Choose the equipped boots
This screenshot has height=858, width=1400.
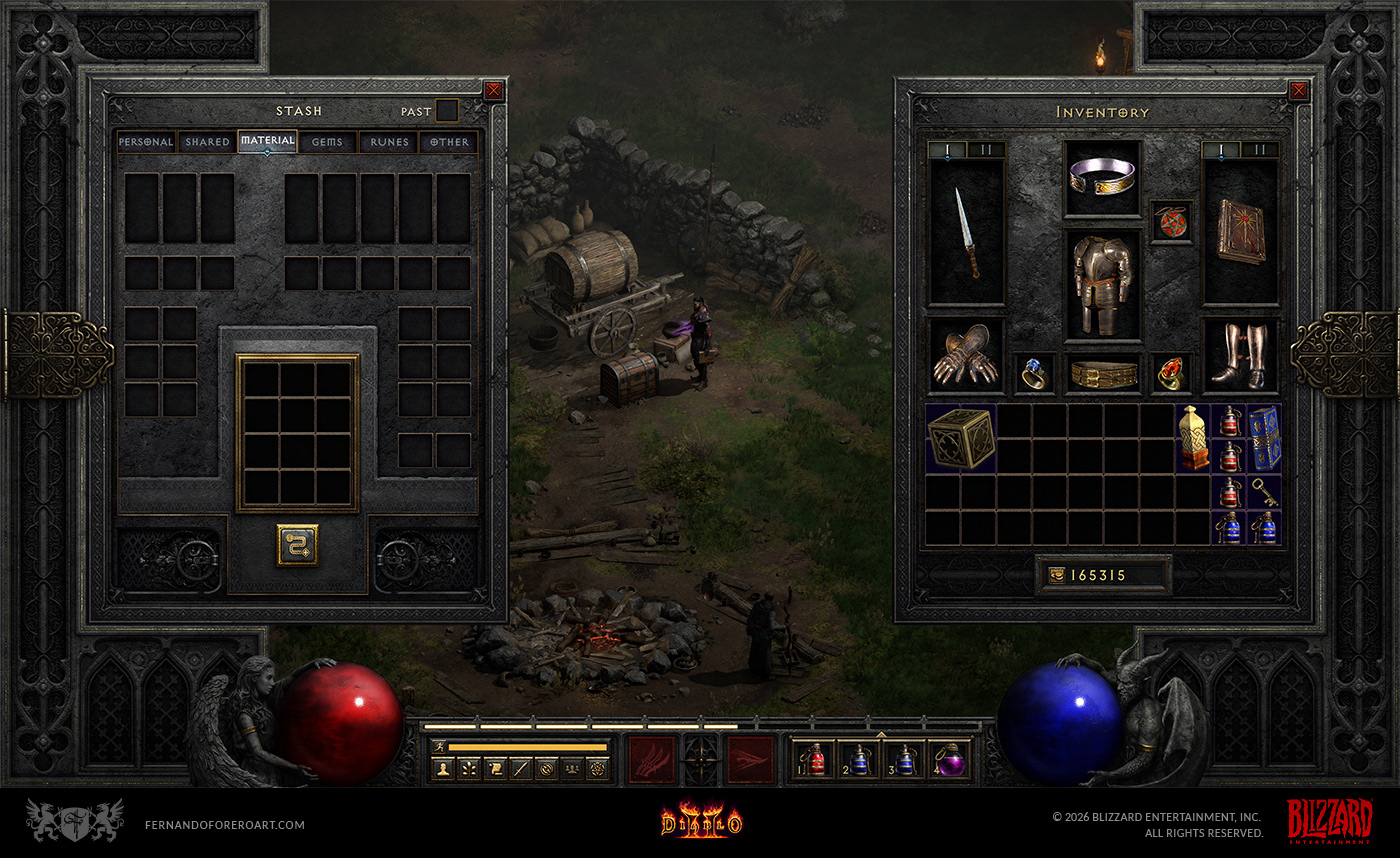point(1240,356)
